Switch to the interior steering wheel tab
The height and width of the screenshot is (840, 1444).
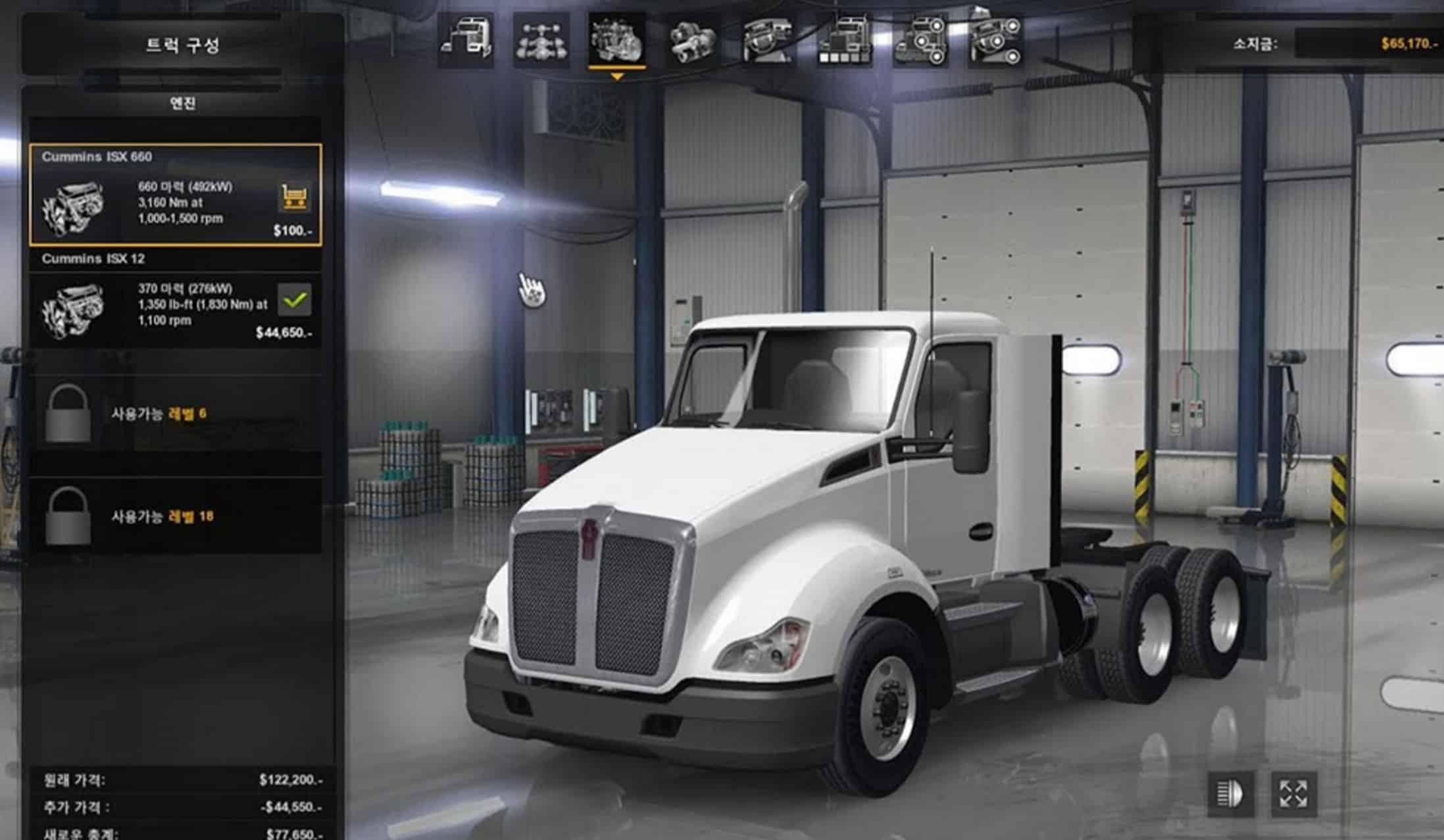click(x=768, y=41)
